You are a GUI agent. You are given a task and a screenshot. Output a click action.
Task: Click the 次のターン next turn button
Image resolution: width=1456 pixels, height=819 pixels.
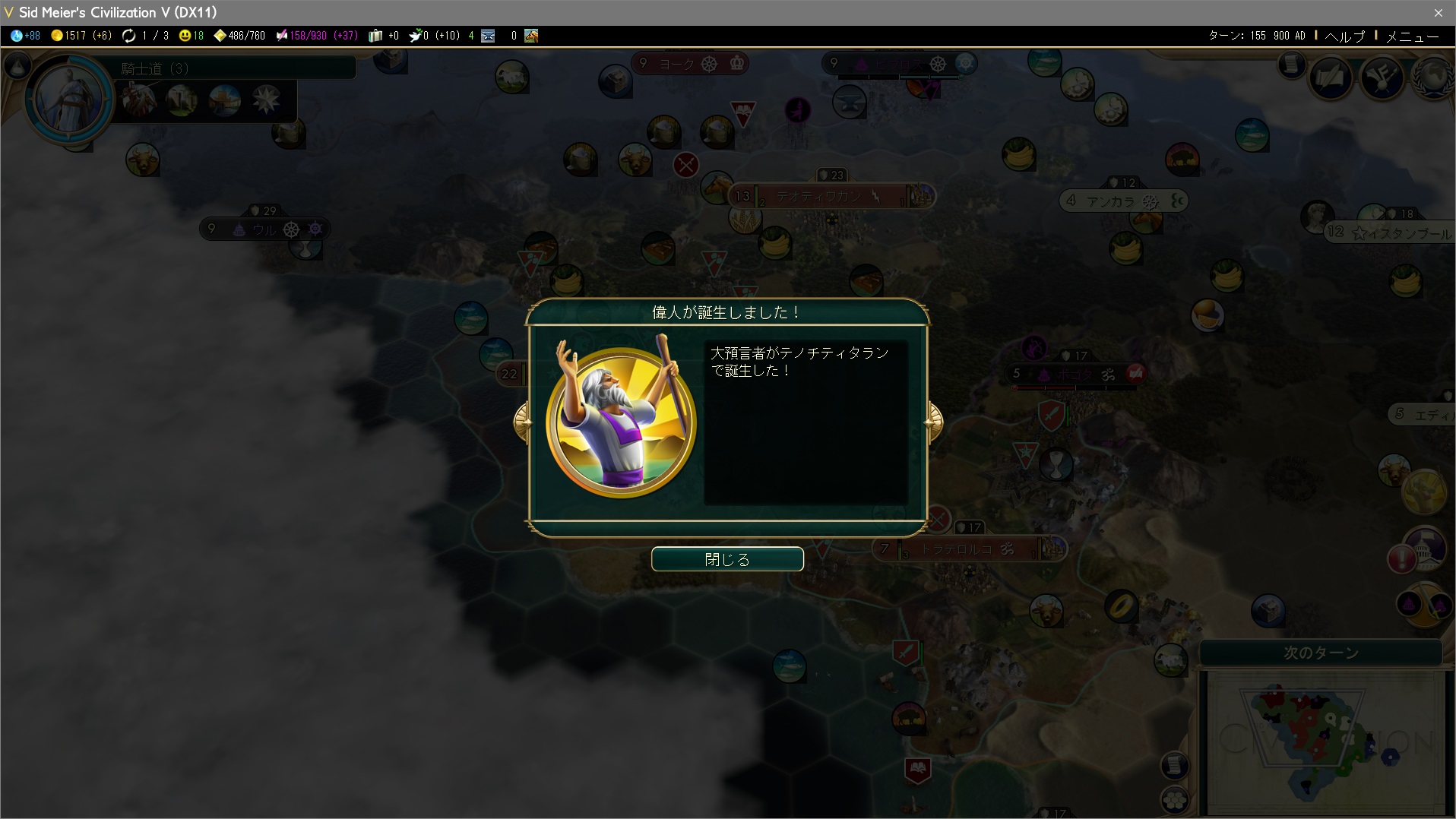[1321, 653]
